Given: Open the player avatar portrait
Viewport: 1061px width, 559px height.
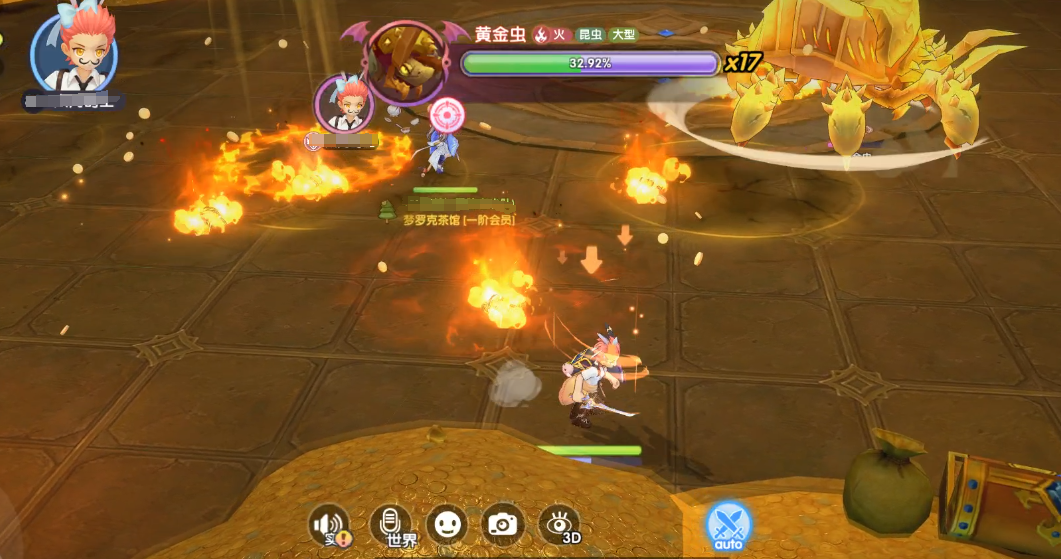Looking at the screenshot, I should (x=73, y=53).
